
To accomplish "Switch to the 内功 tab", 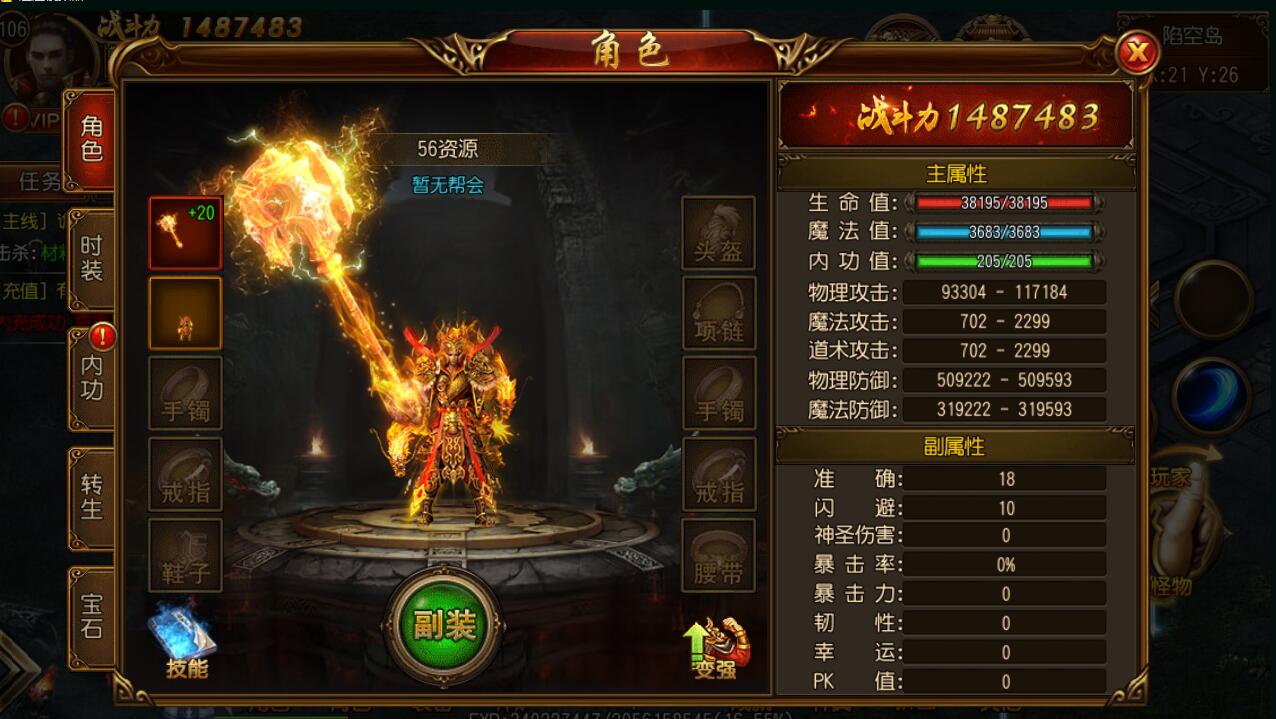I will [x=91, y=378].
